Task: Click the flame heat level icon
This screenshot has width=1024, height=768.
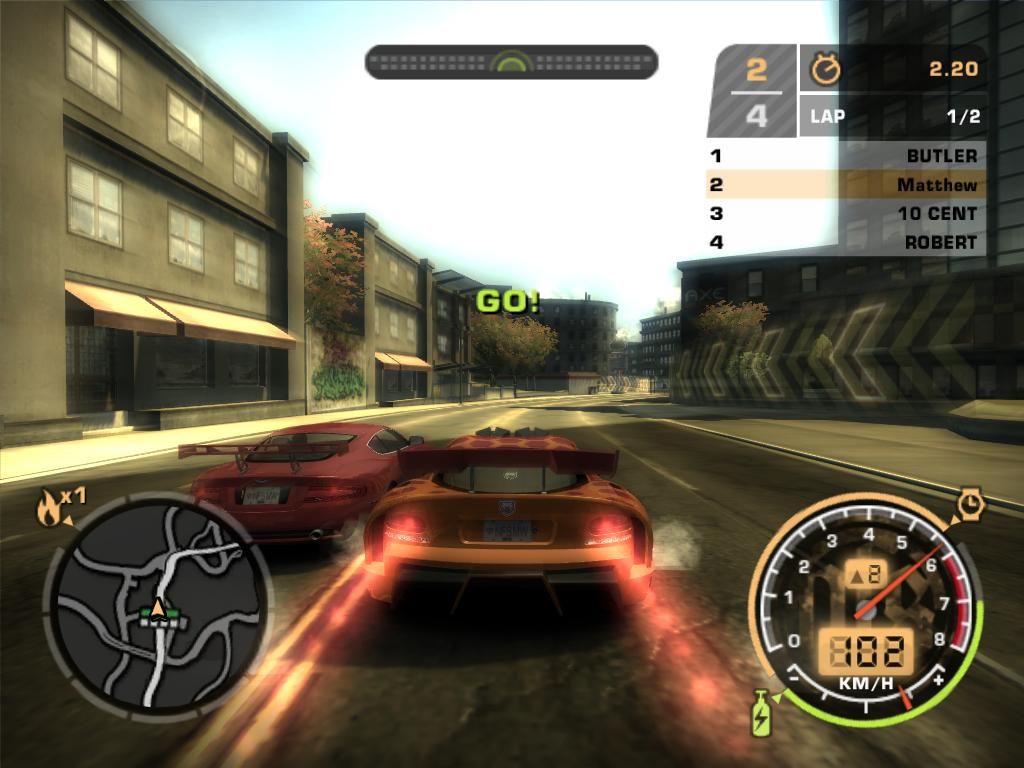Action: [x=48, y=510]
